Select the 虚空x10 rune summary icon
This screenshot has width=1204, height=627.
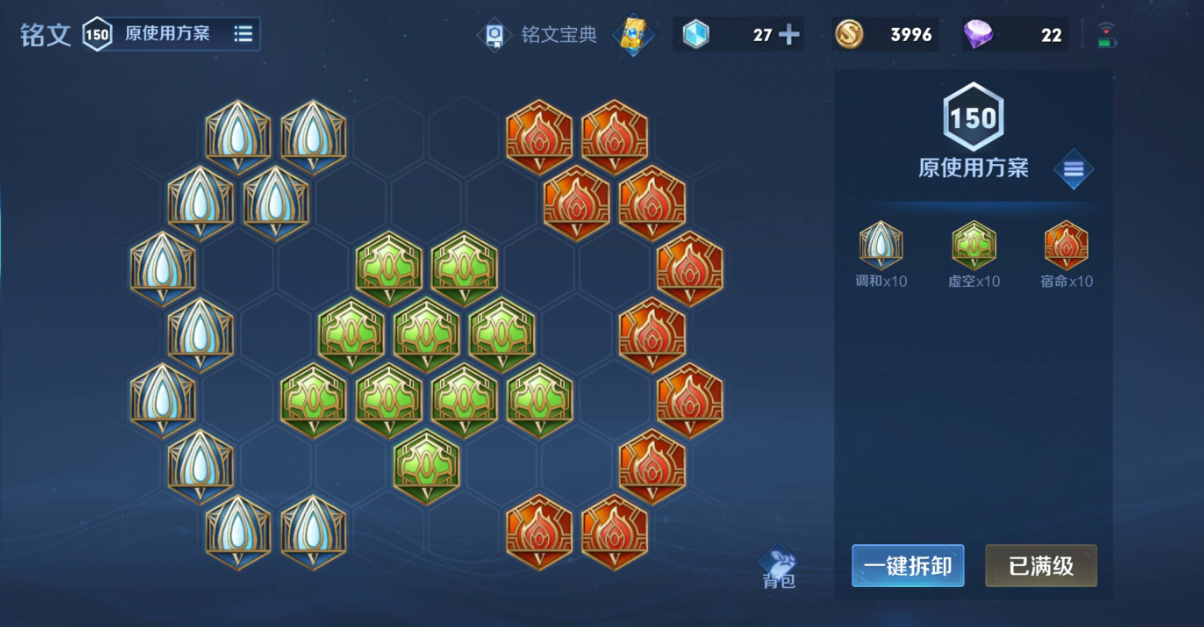(x=973, y=246)
